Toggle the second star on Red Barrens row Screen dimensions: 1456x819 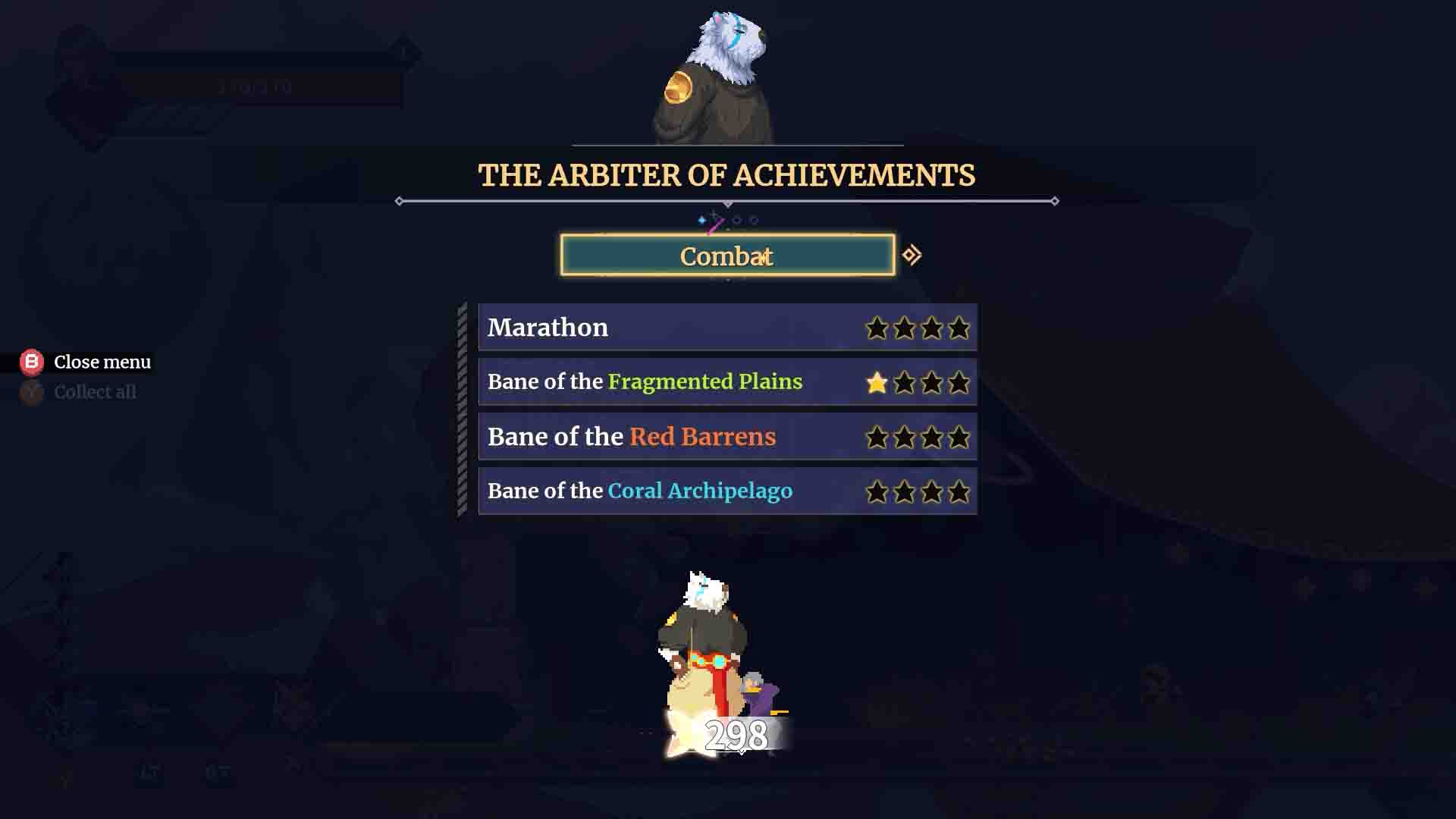click(905, 438)
